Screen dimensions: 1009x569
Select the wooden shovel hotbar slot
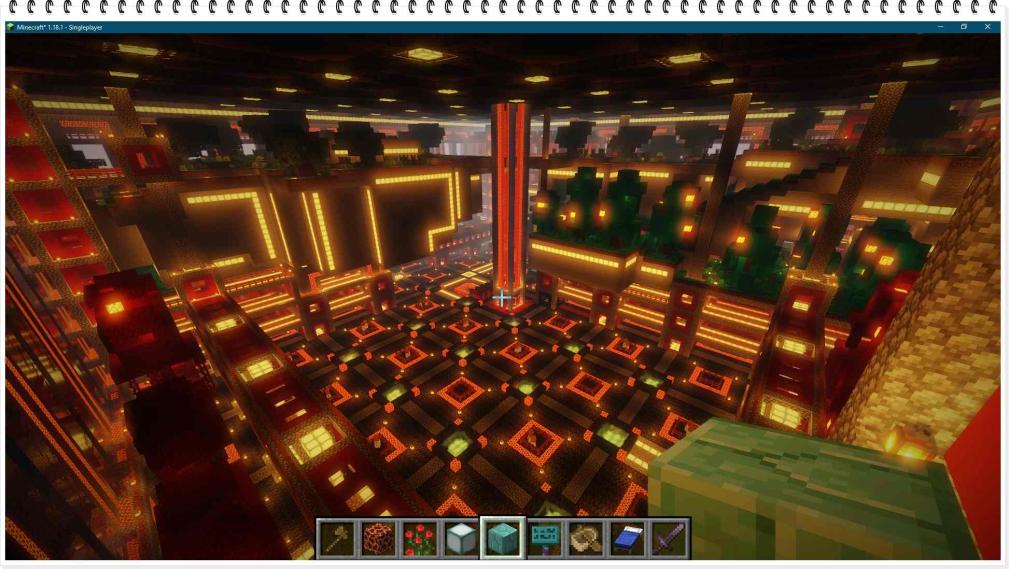click(336, 538)
